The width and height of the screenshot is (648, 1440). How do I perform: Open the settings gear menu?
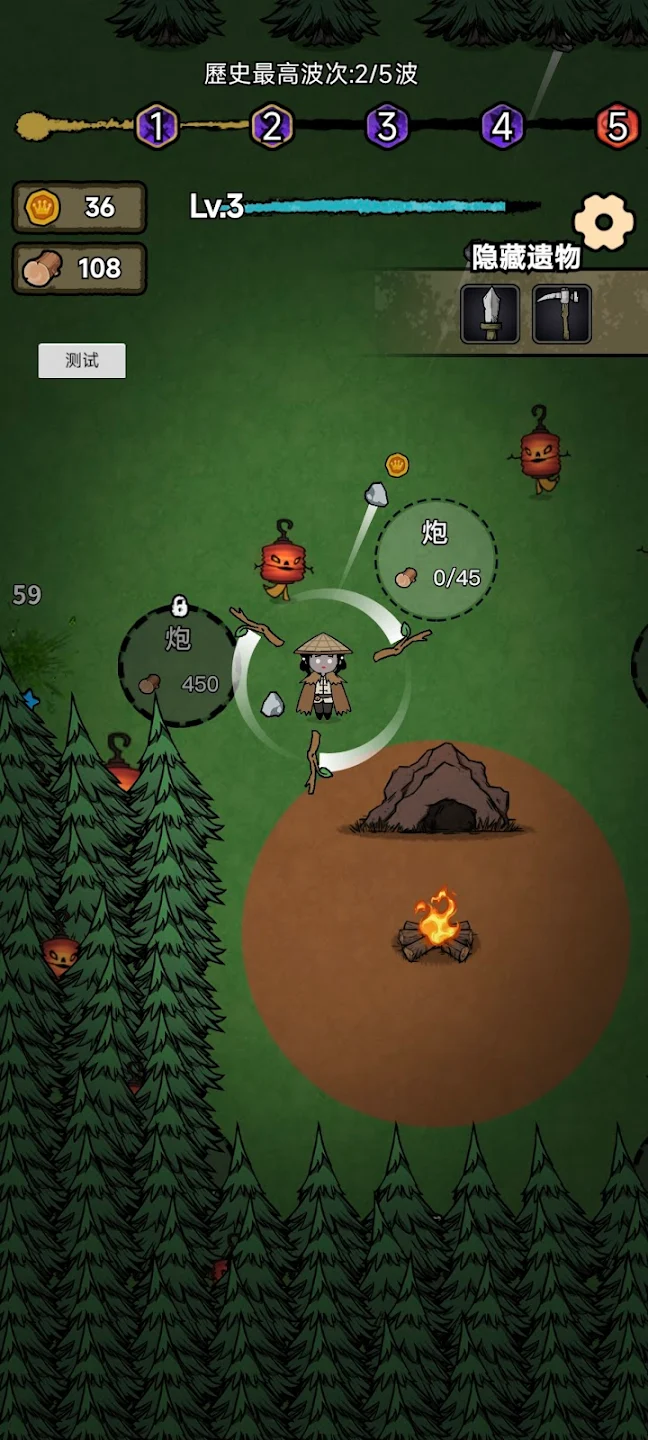click(604, 221)
